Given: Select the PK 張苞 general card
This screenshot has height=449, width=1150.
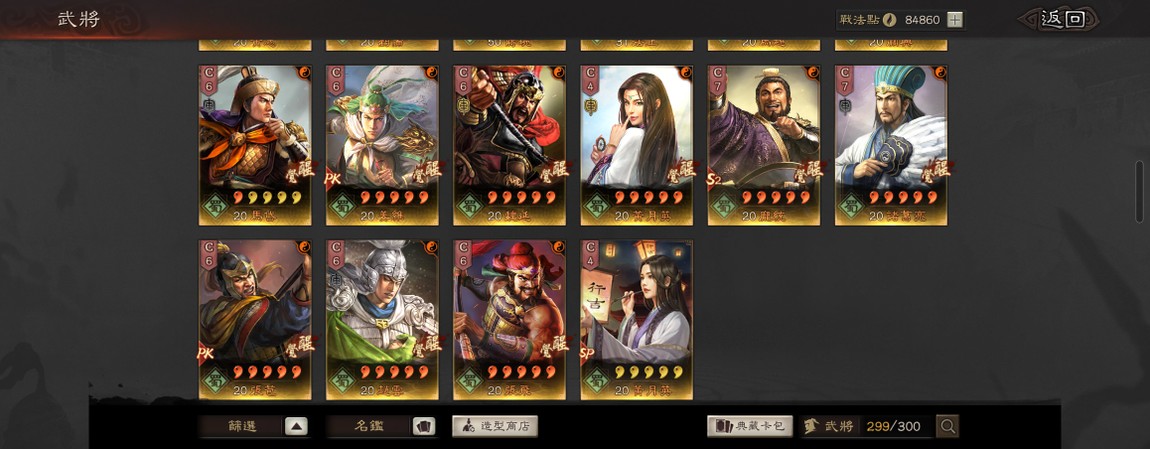Looking at the screenshot, I should click(x=255, y=319).
